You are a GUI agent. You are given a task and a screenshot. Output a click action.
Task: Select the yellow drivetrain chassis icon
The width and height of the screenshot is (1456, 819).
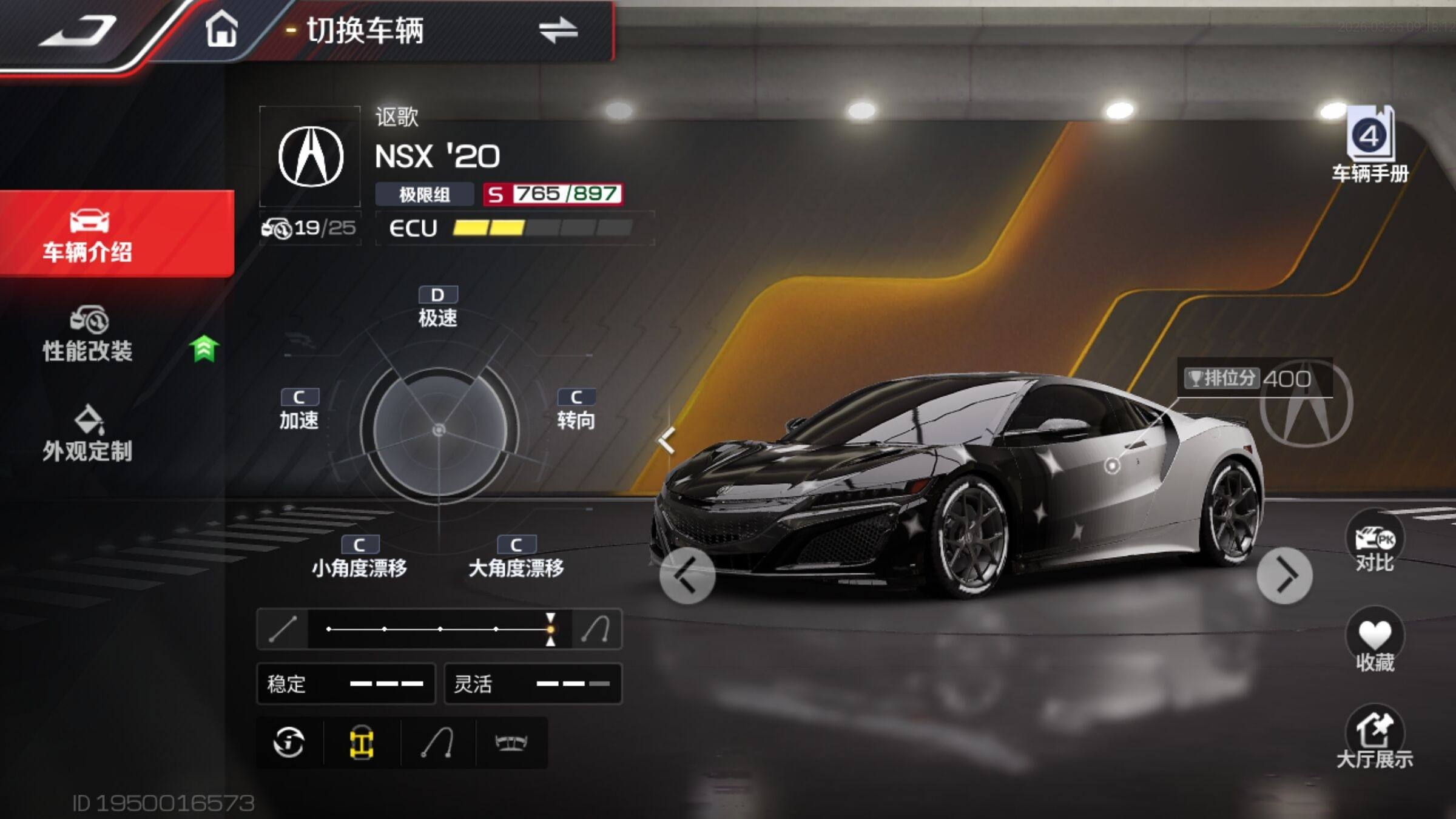(x=362, y=743)
